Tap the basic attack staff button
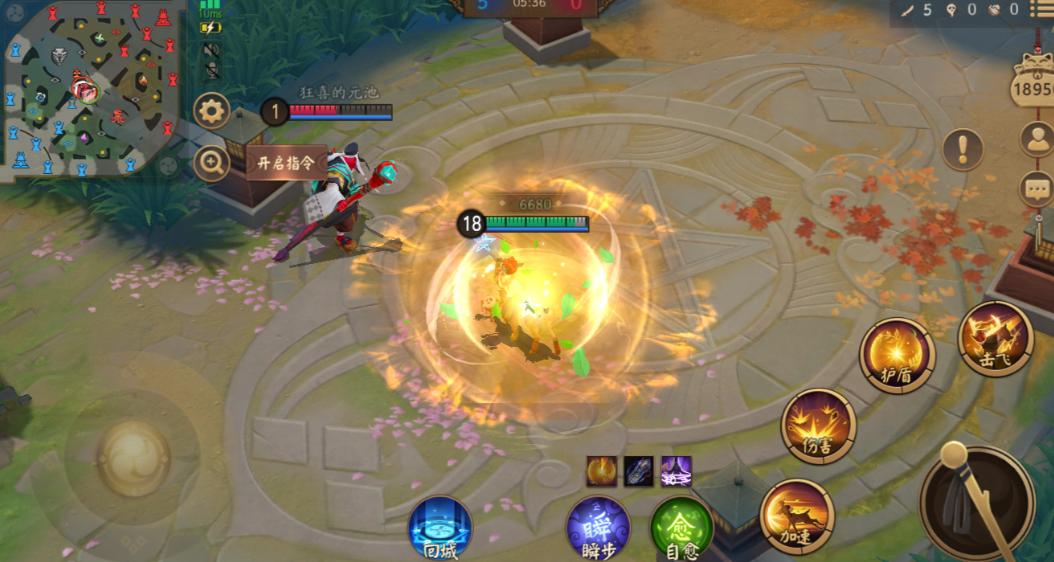This screenshot has width=1054, height=562. tap(975, 500)
